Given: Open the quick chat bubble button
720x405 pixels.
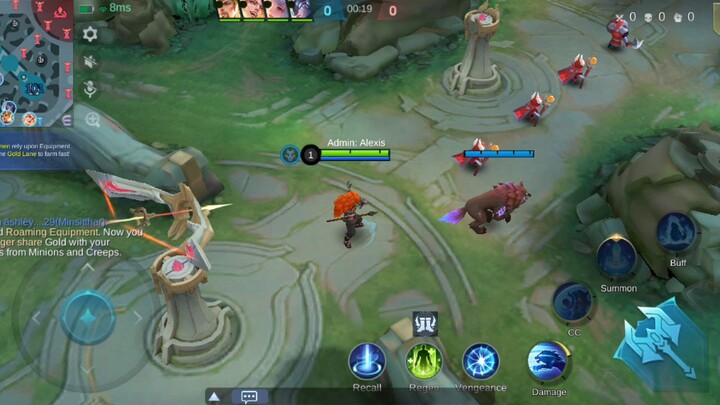Looking at the screenshot, I should (249, 396).
